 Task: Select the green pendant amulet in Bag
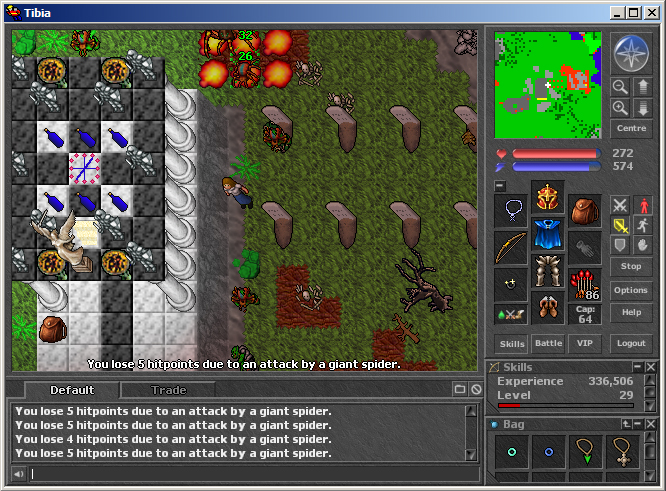click(586, 452)
